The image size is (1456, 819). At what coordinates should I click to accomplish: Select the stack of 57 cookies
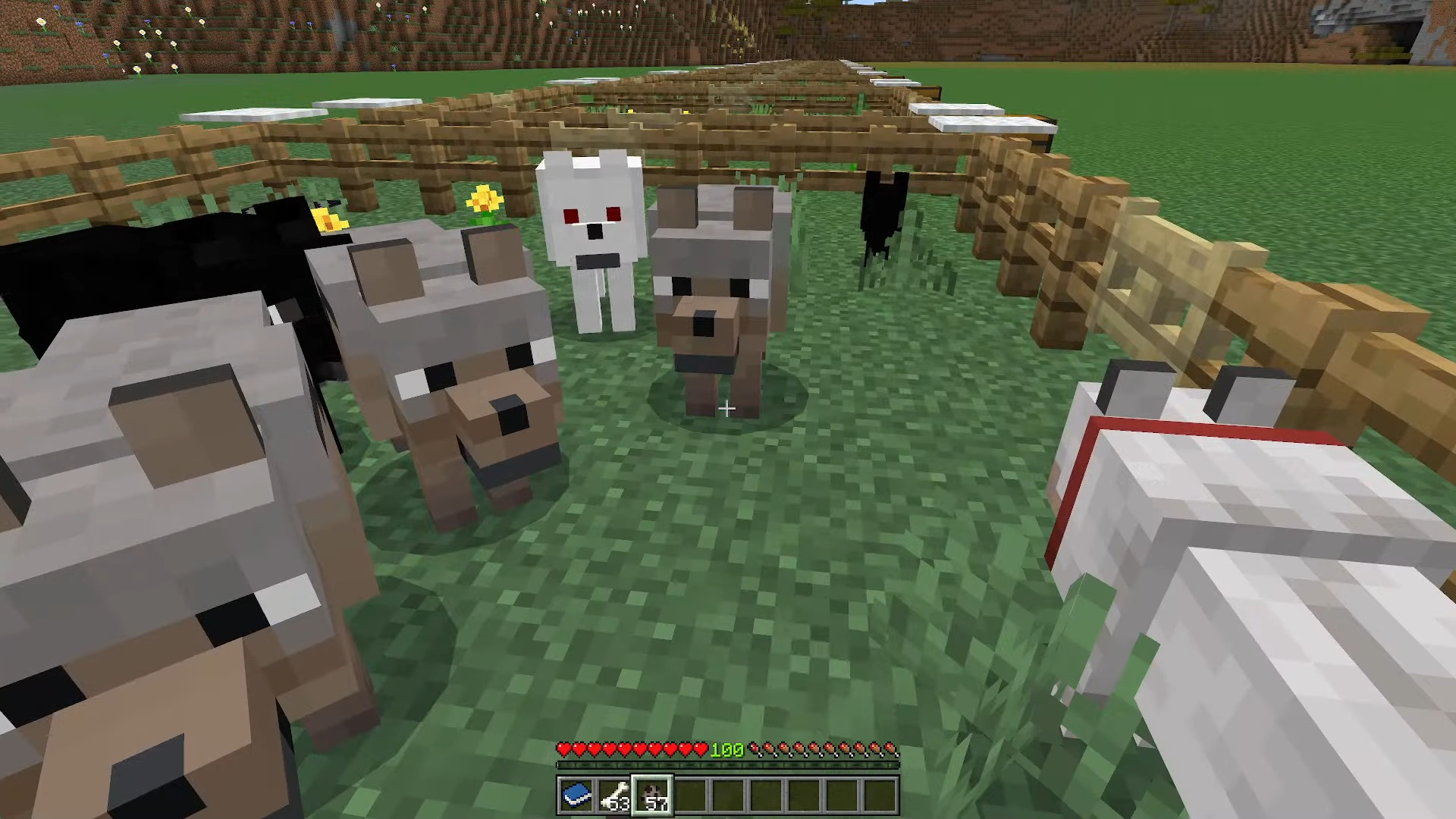[x=653, y=792]
